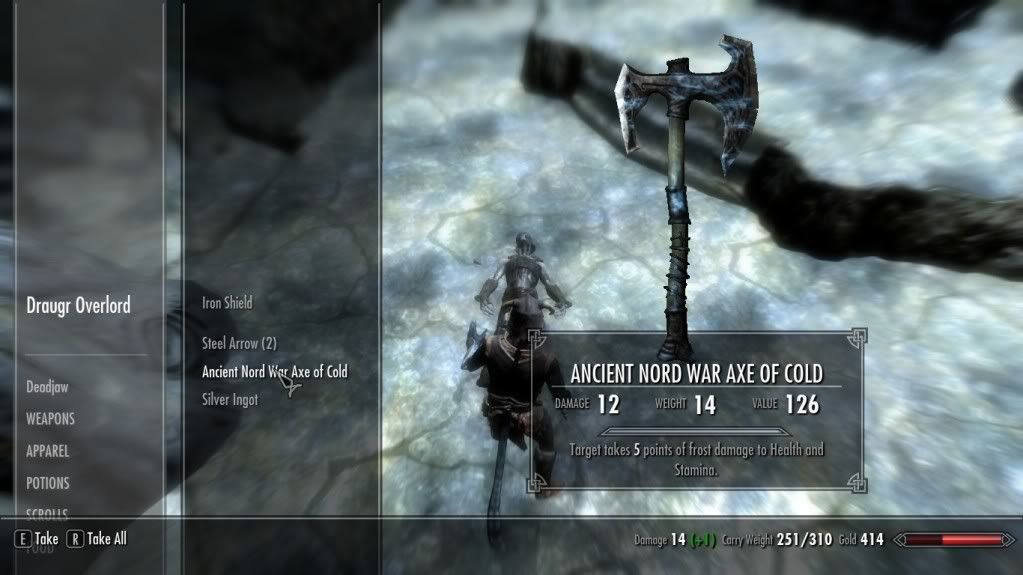
Task: Open the Apparel category
Action: [47, 451]
